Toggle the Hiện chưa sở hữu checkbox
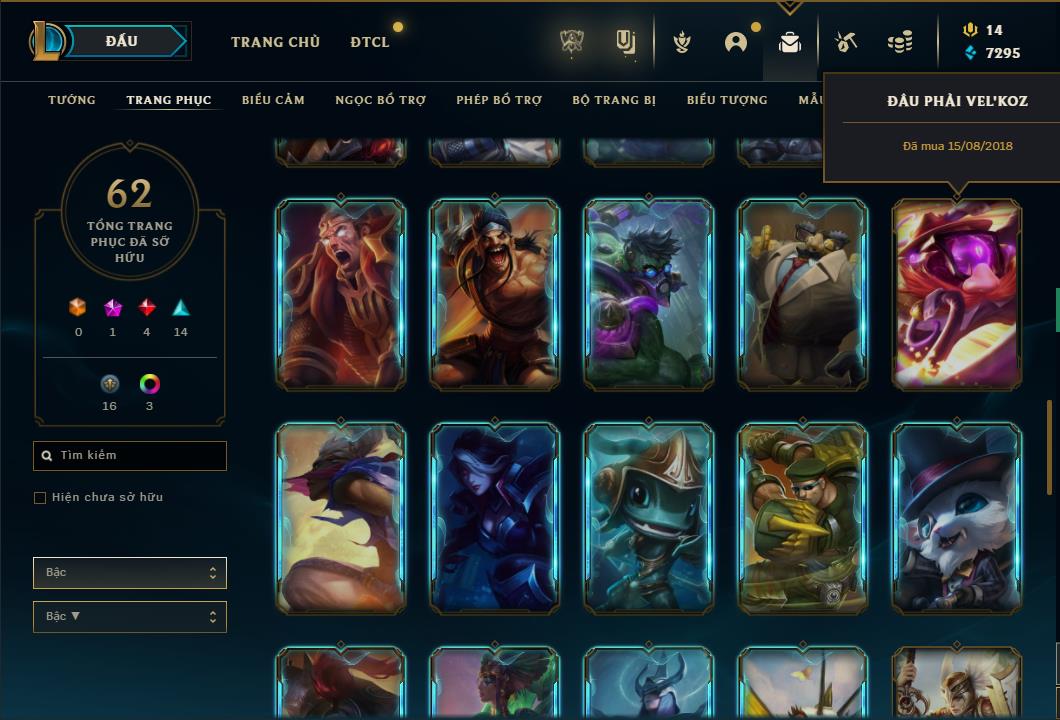The width and height of the screenshot is (1060, 720). point(40,498)
